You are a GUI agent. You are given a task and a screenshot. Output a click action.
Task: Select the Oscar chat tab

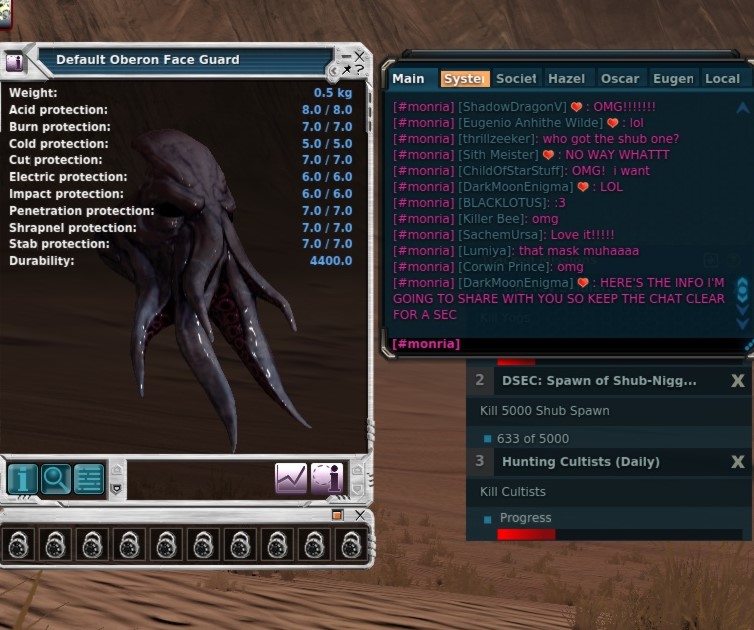point(620,79)
